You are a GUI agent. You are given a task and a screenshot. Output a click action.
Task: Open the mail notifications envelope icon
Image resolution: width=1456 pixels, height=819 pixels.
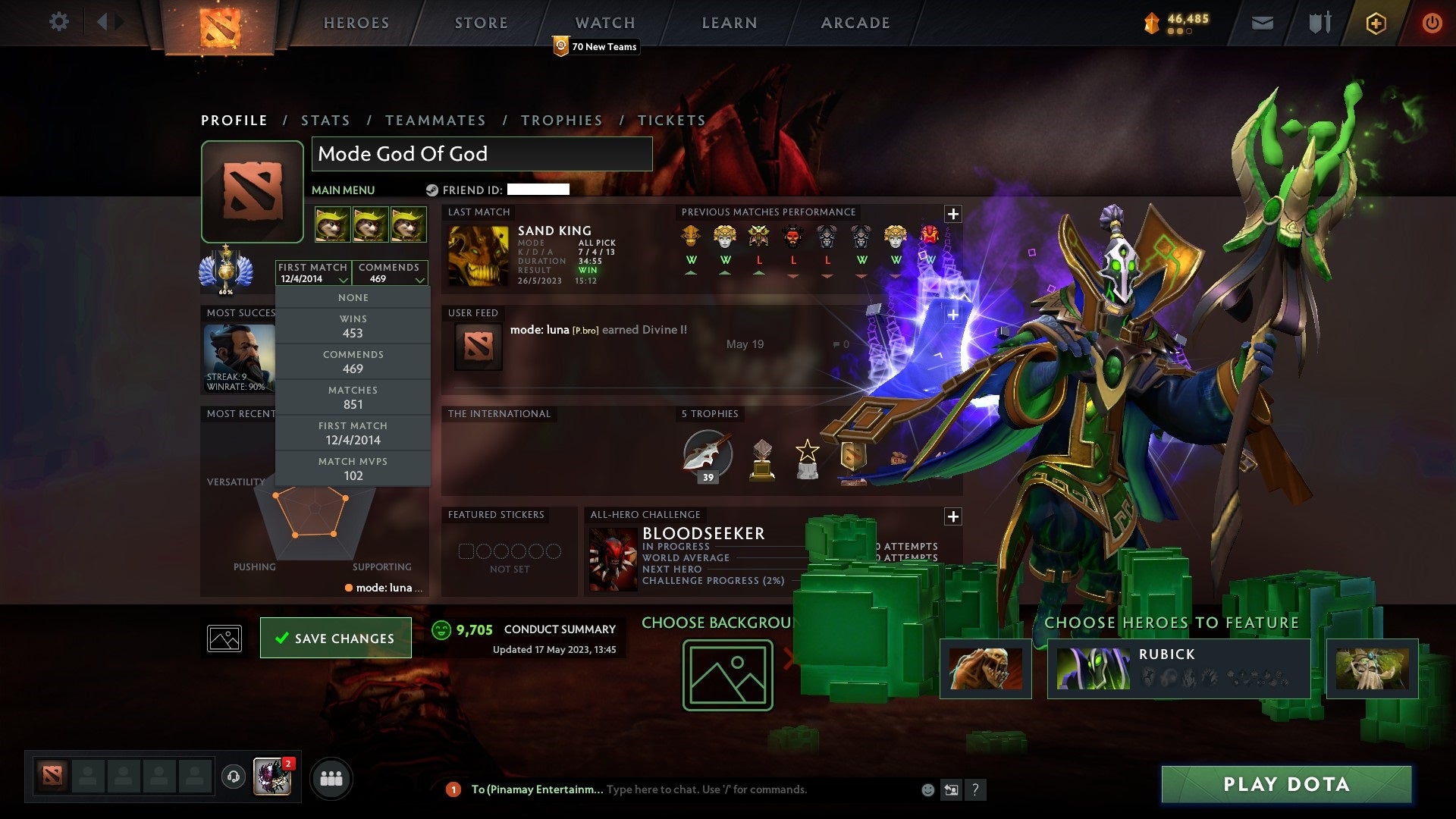(x=1261, y=22)
